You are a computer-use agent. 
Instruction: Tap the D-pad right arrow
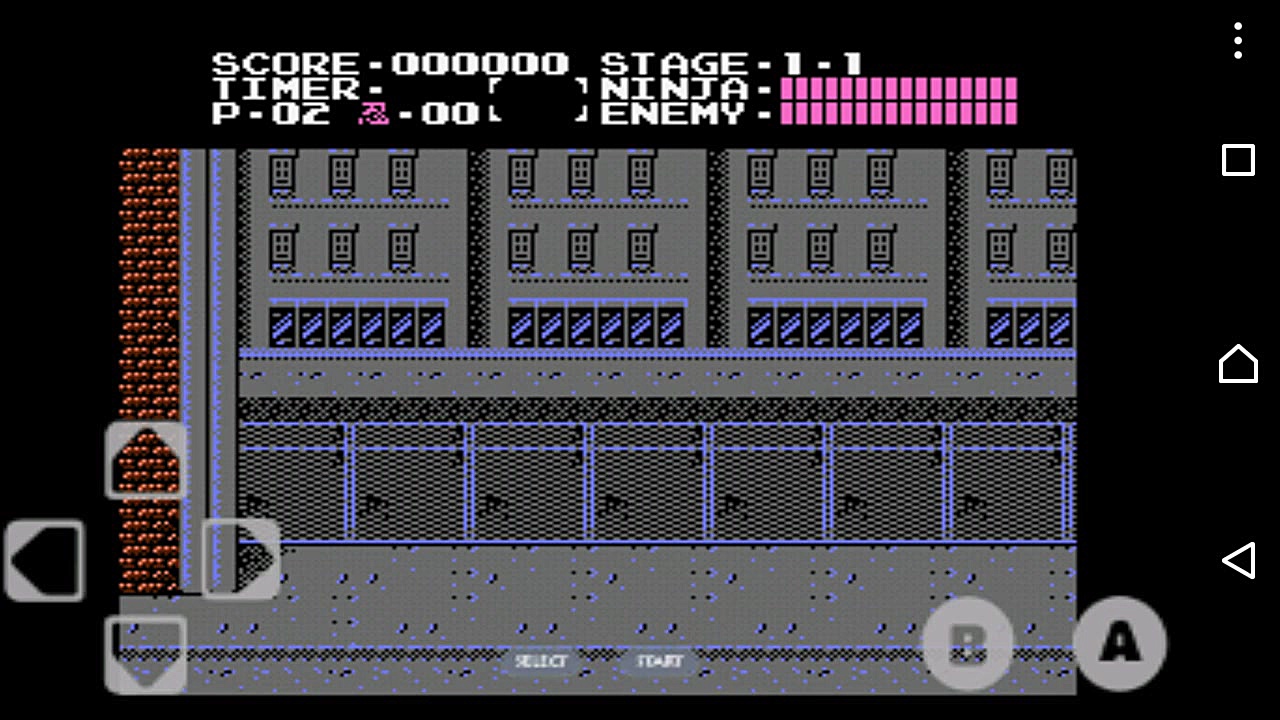pos(242,560)
